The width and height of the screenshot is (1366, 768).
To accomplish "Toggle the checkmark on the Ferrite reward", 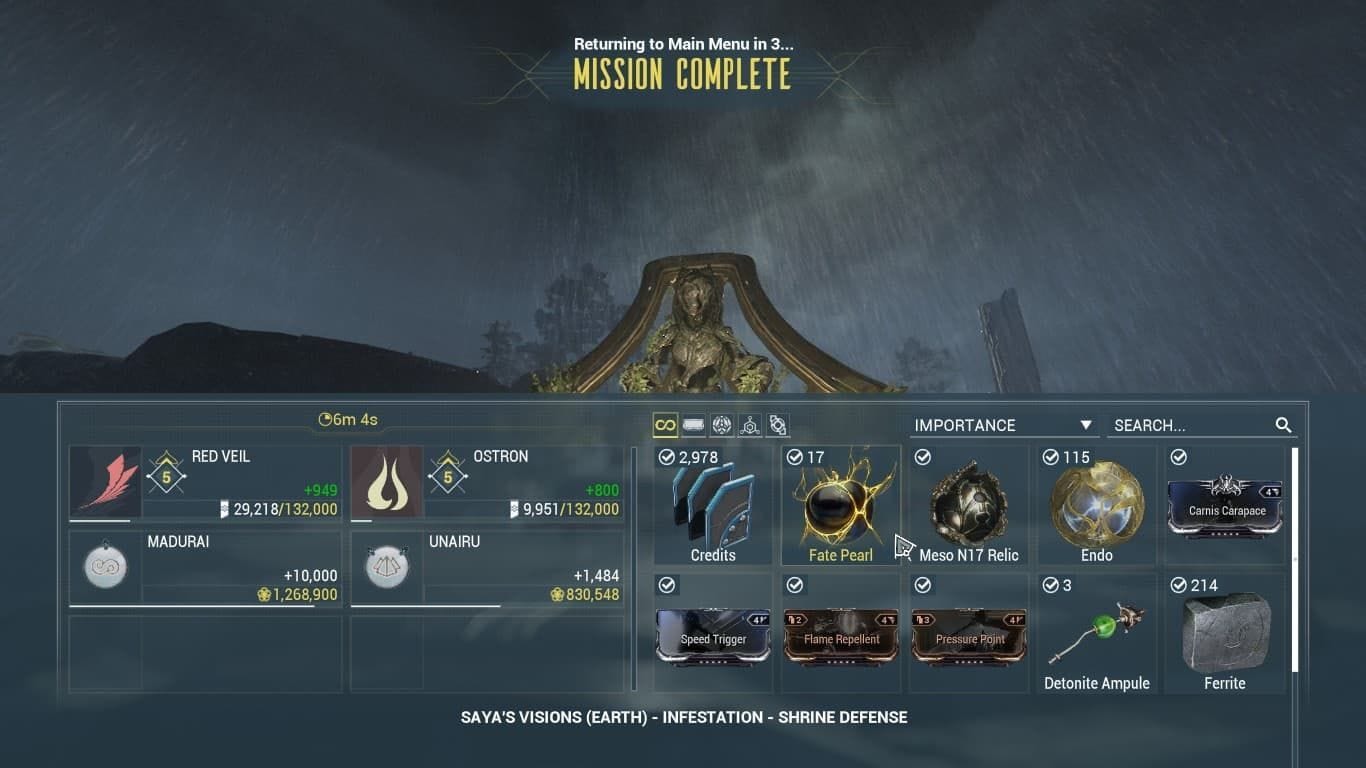I will click(1177, 585).
